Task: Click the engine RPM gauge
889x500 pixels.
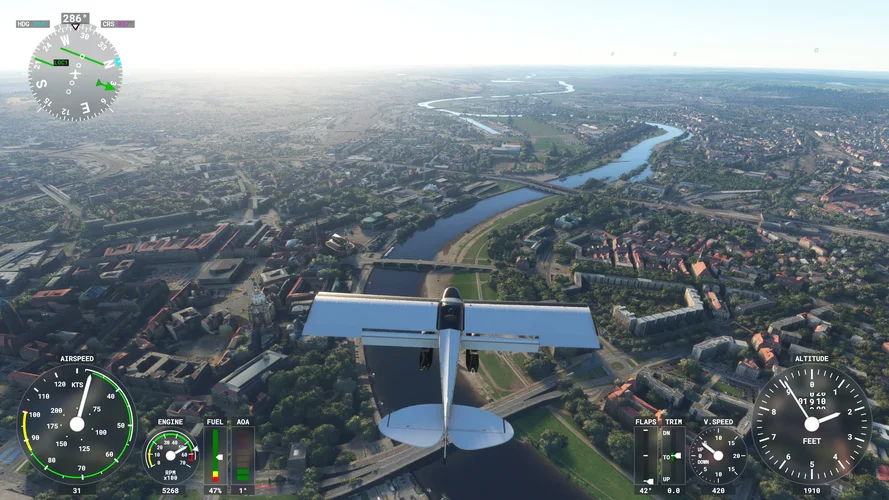Action: [170, 455]
